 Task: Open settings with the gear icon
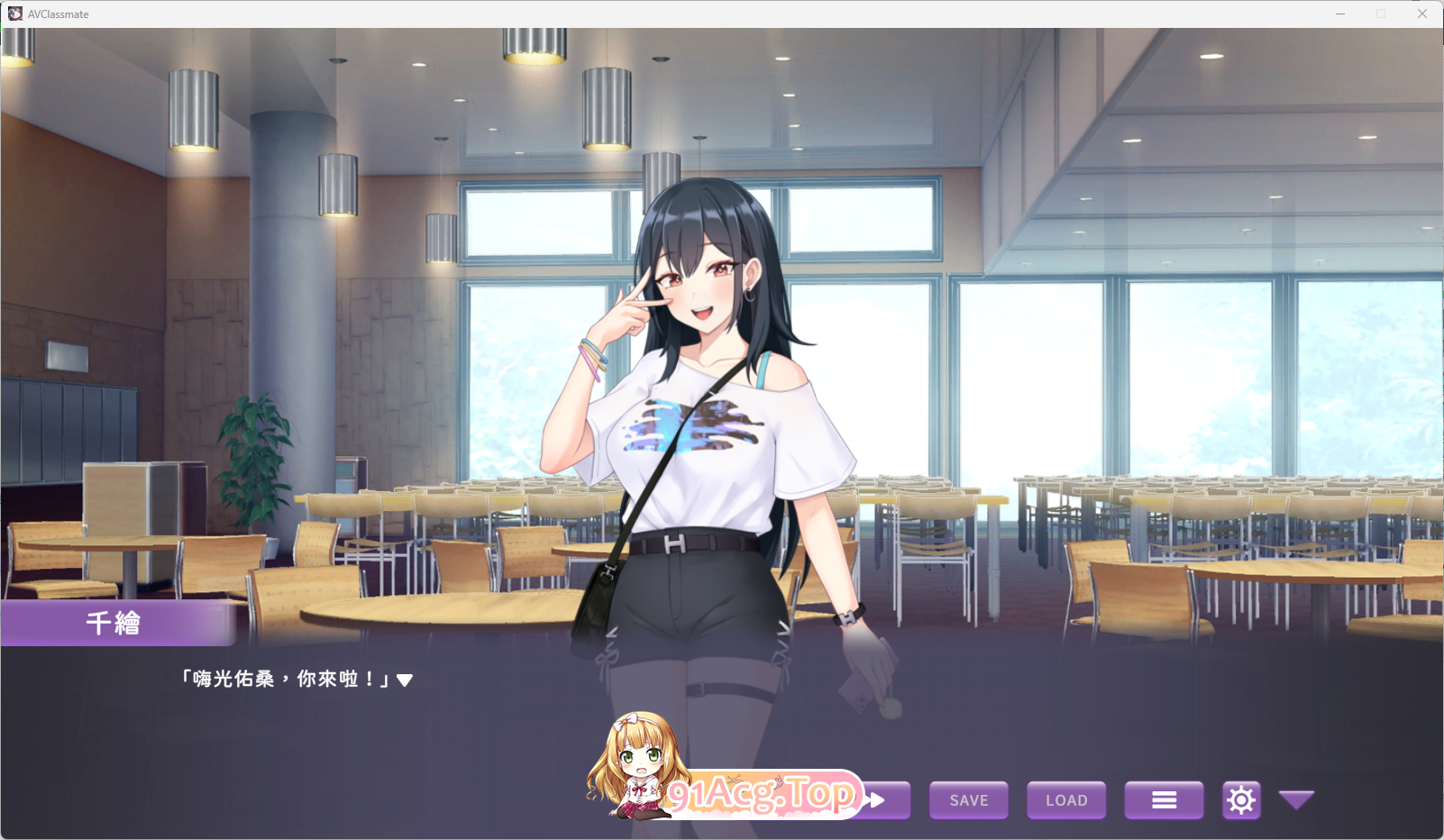pos(1241,800)
